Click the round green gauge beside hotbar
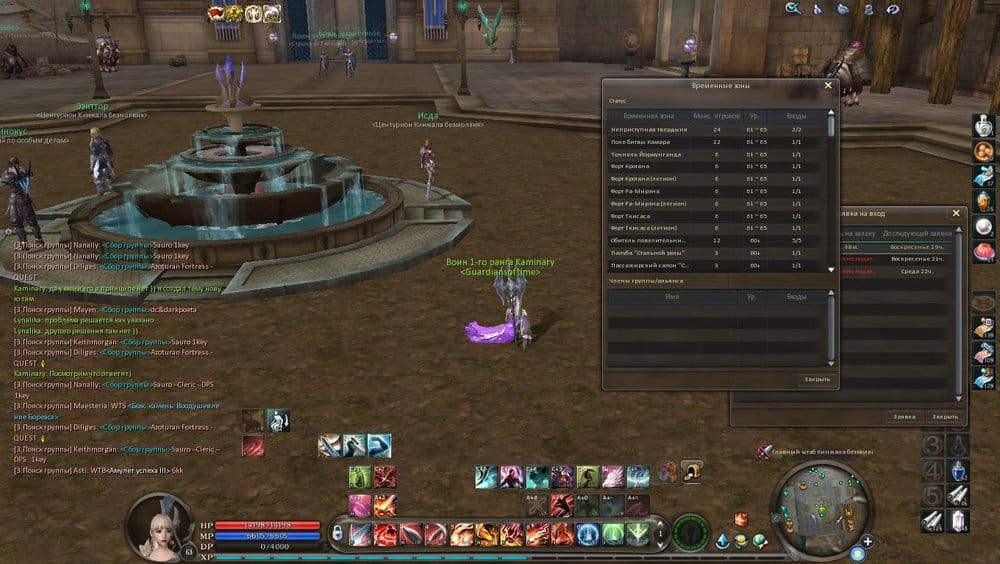Image resolution: width=1000 pixels, height=564 pixels. (689, 533)
